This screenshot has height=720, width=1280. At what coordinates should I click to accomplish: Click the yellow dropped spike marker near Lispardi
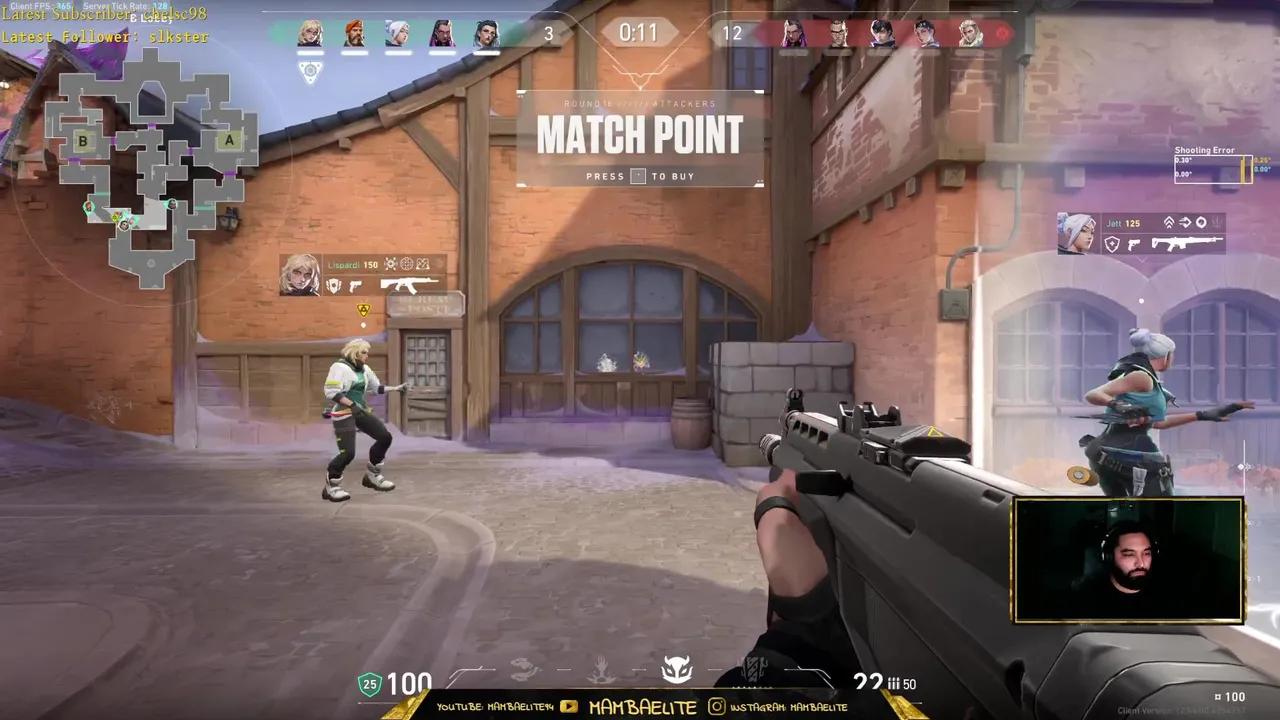pos(363,310)
